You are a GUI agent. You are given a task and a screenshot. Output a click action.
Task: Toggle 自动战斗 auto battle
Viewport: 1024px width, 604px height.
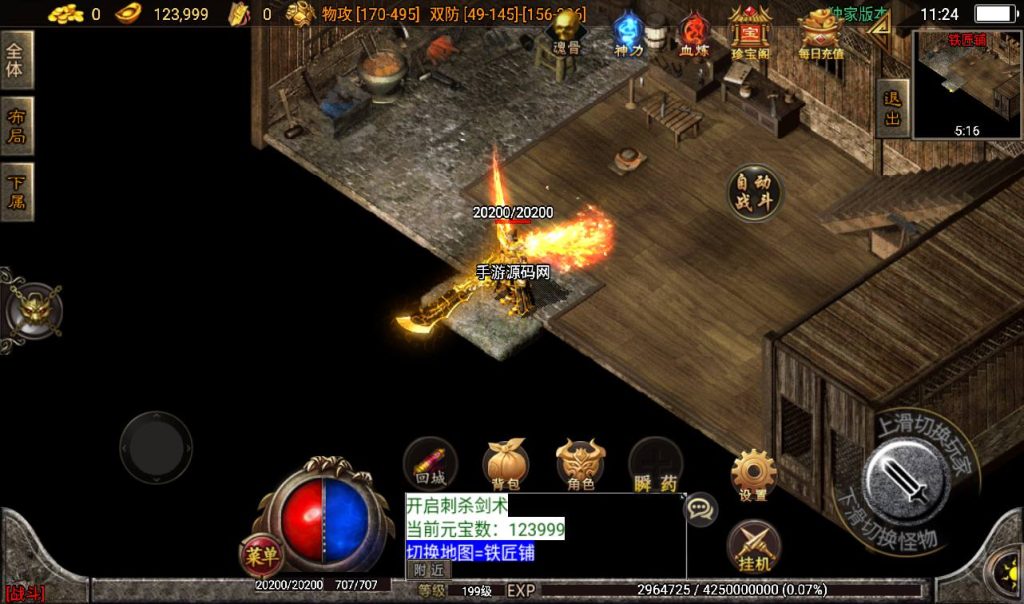tap(755, 193)
